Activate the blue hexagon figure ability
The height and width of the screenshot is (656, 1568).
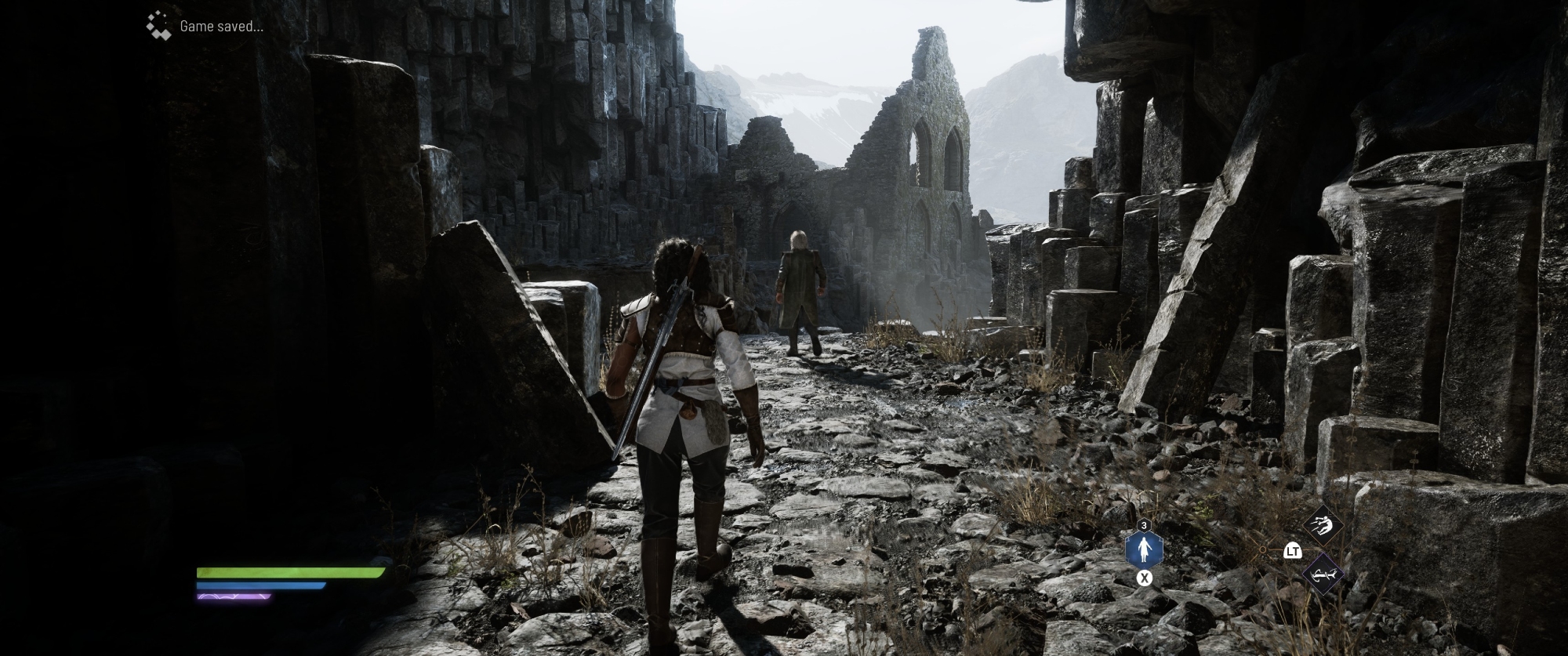(1144, 550)
